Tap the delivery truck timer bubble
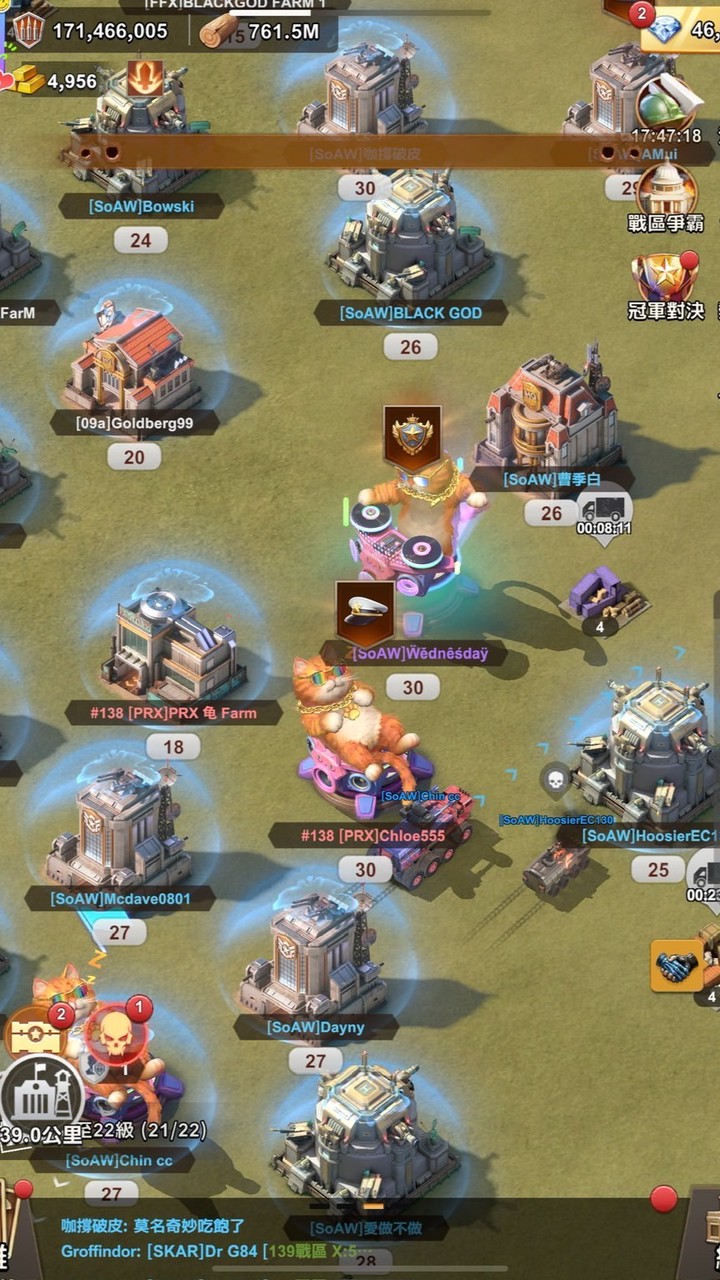 (x=604, y=514)
